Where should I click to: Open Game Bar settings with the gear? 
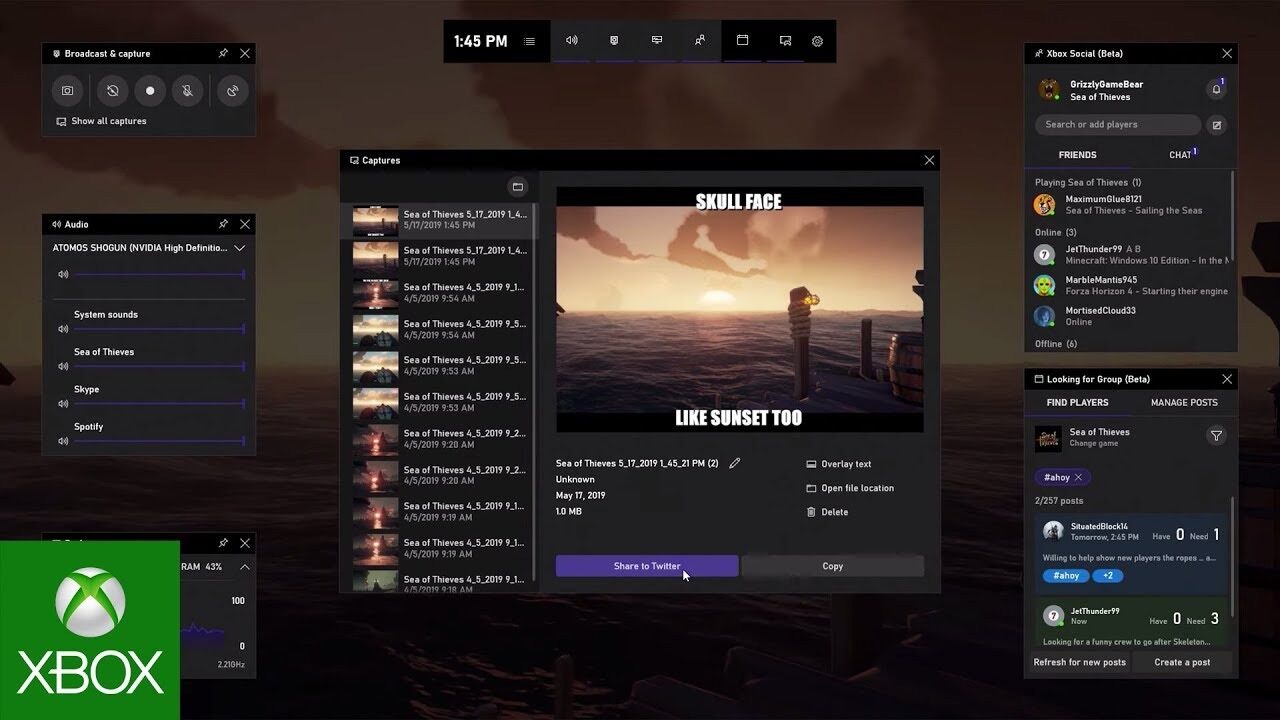[x=817, y=41]
